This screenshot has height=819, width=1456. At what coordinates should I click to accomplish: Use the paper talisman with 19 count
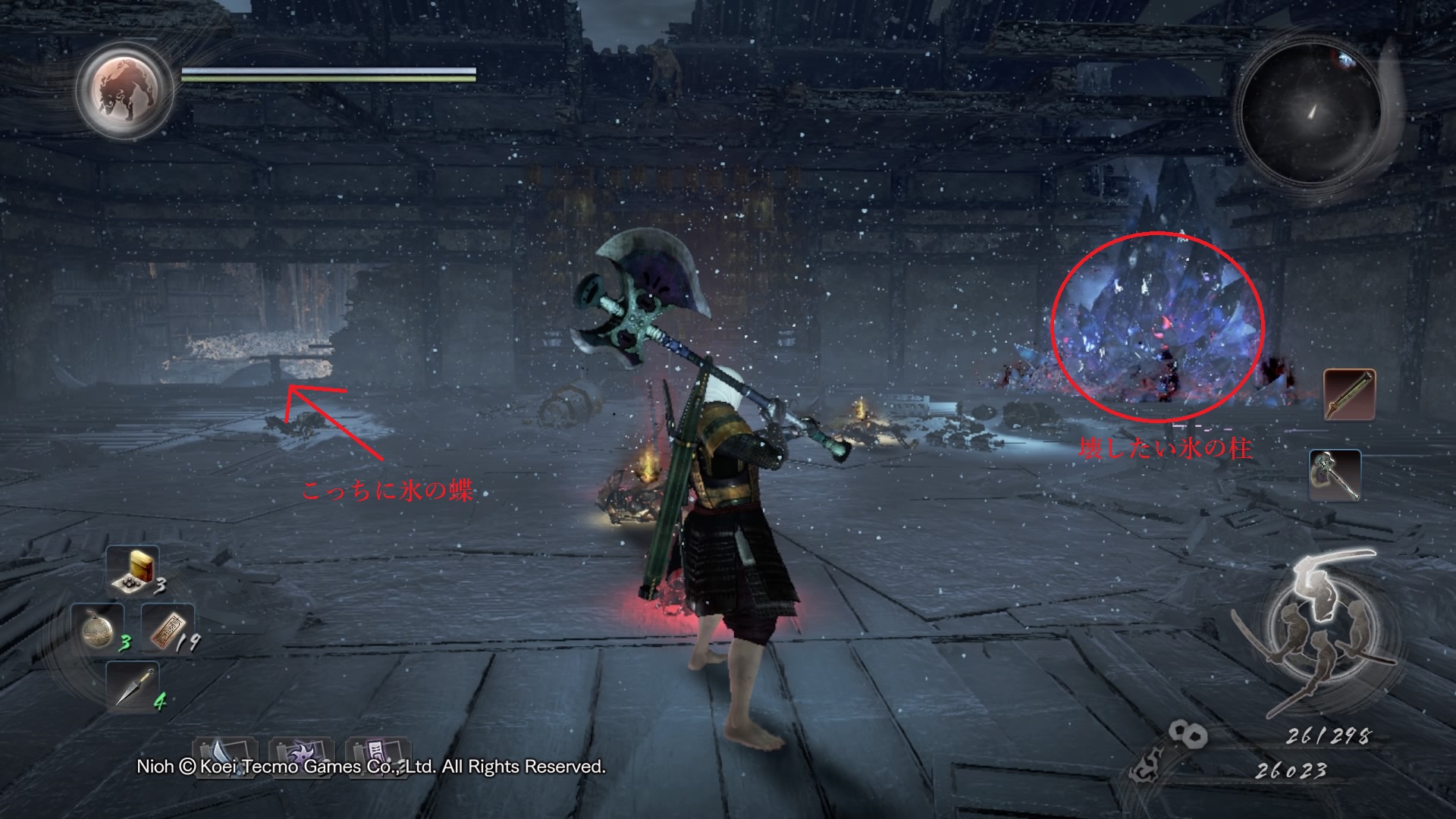pos(166,629)
